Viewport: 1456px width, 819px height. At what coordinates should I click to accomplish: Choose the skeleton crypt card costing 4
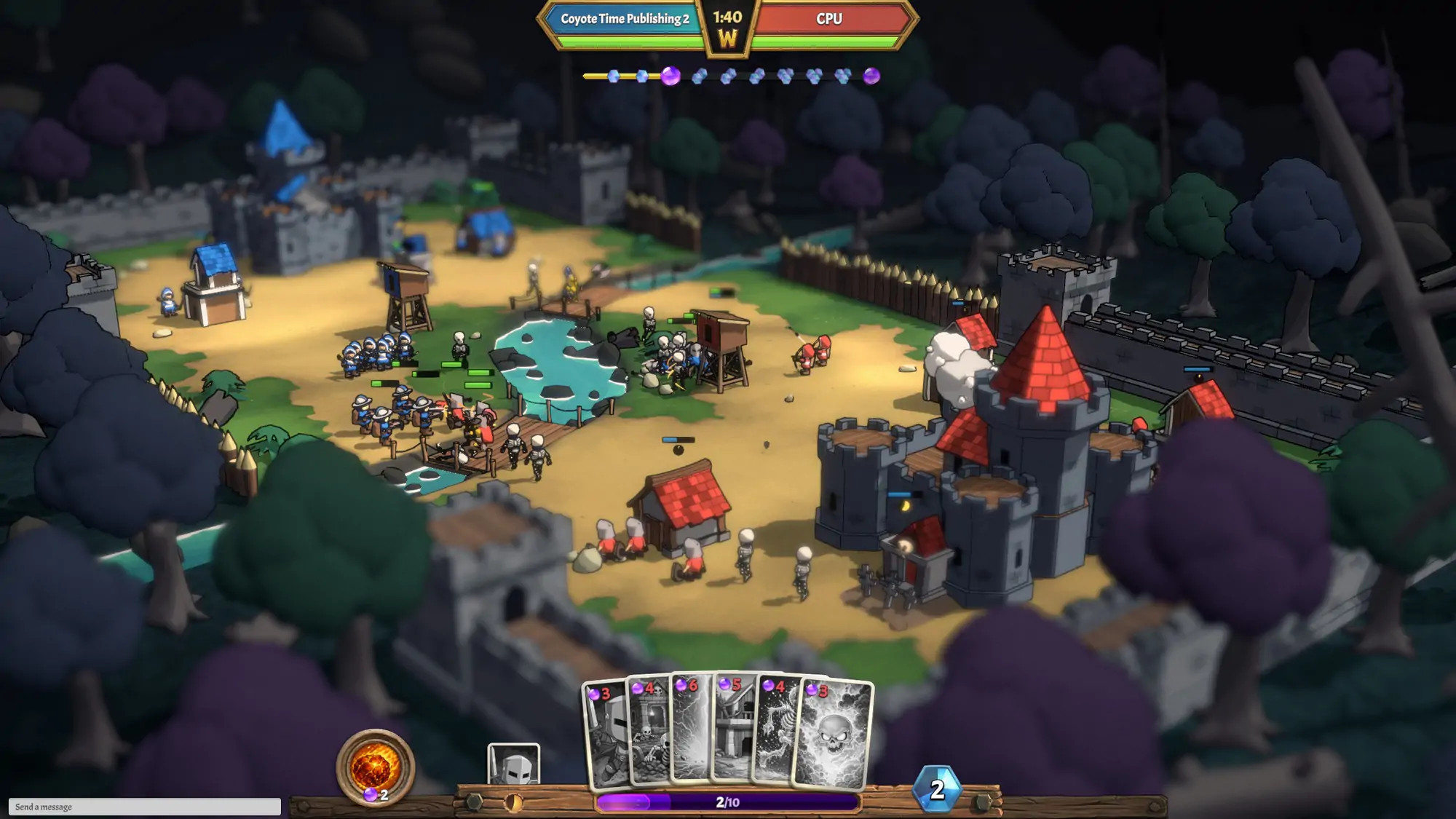coord(649,732)
